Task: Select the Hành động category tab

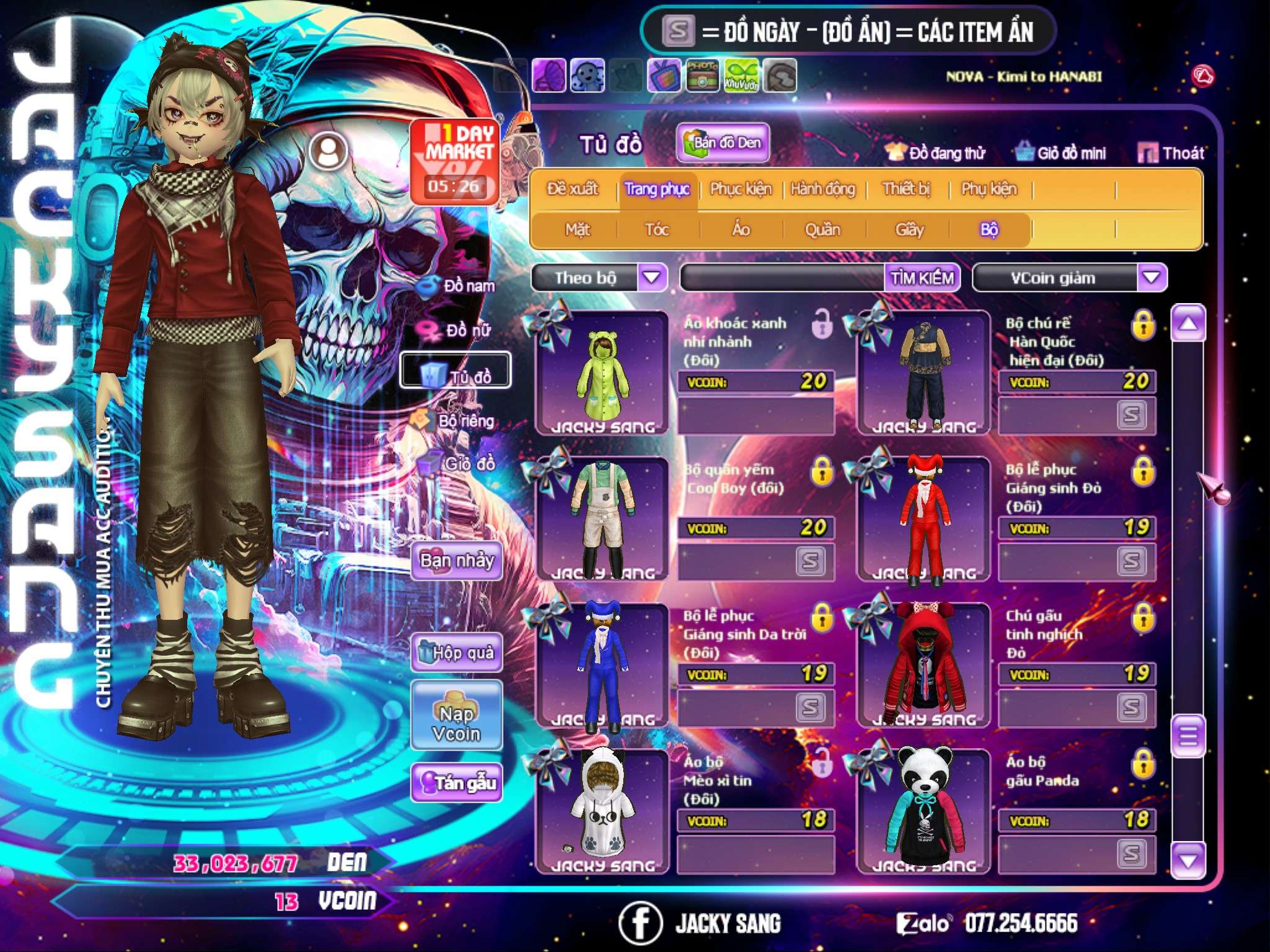Action: 823,188
